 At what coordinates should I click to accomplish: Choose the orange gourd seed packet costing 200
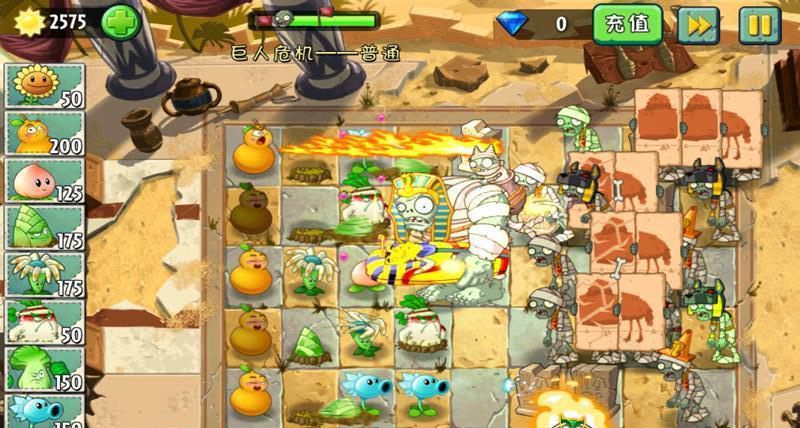[46, 133]
